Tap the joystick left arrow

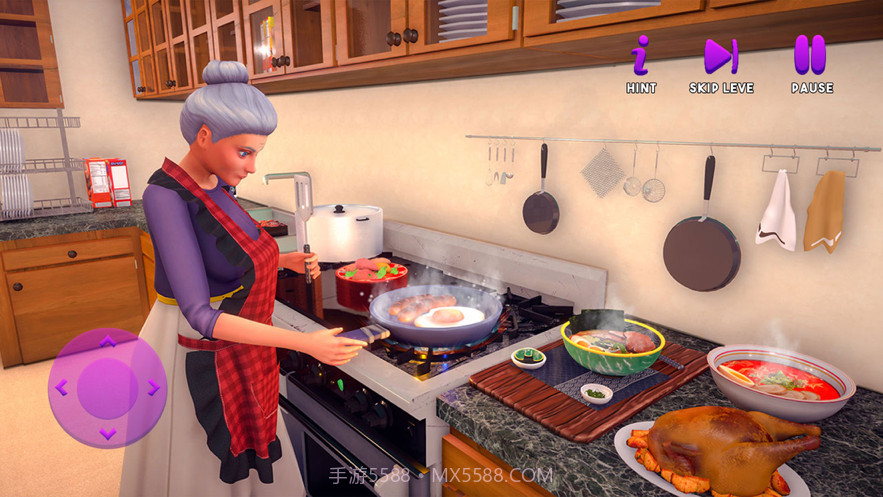[61, 388]
